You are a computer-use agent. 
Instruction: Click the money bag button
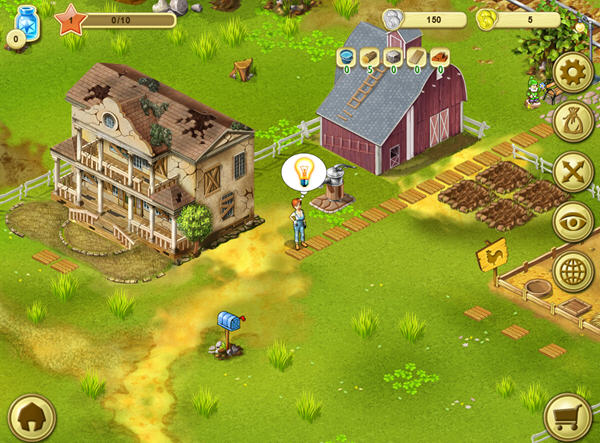pyautogui.click(x=573, y=122)
